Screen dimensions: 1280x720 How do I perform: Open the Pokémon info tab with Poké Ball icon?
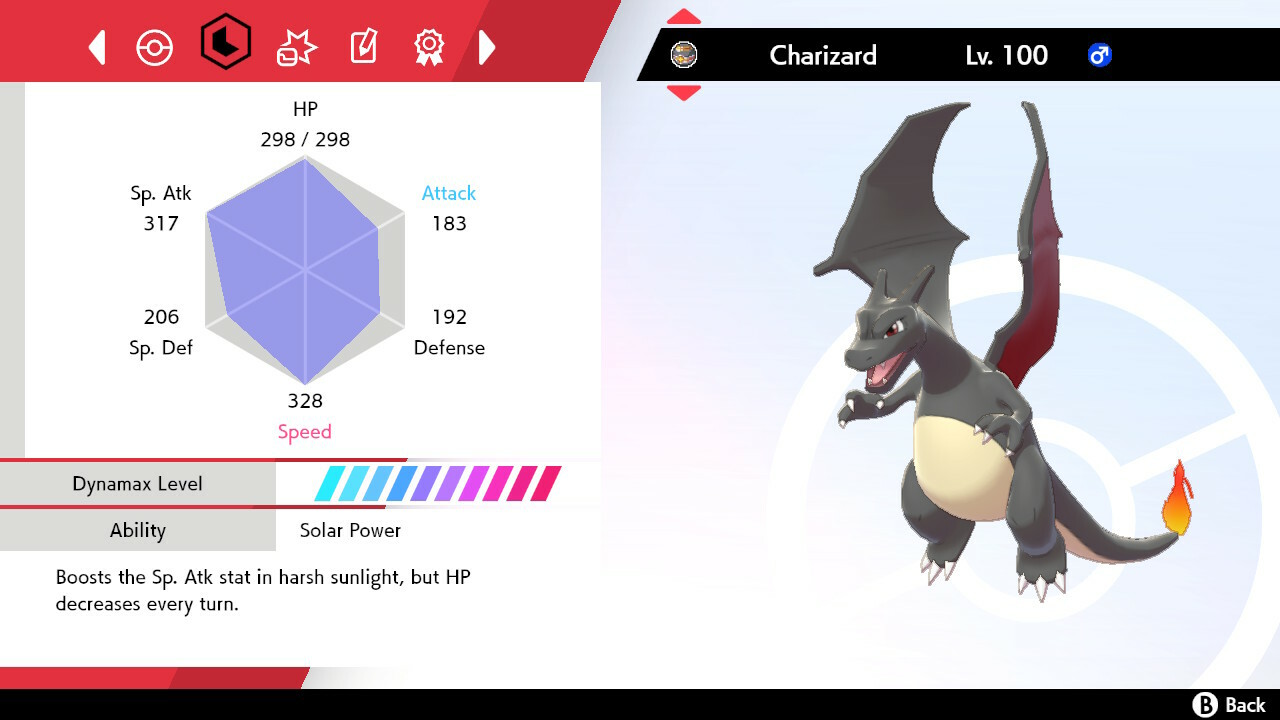155,46
